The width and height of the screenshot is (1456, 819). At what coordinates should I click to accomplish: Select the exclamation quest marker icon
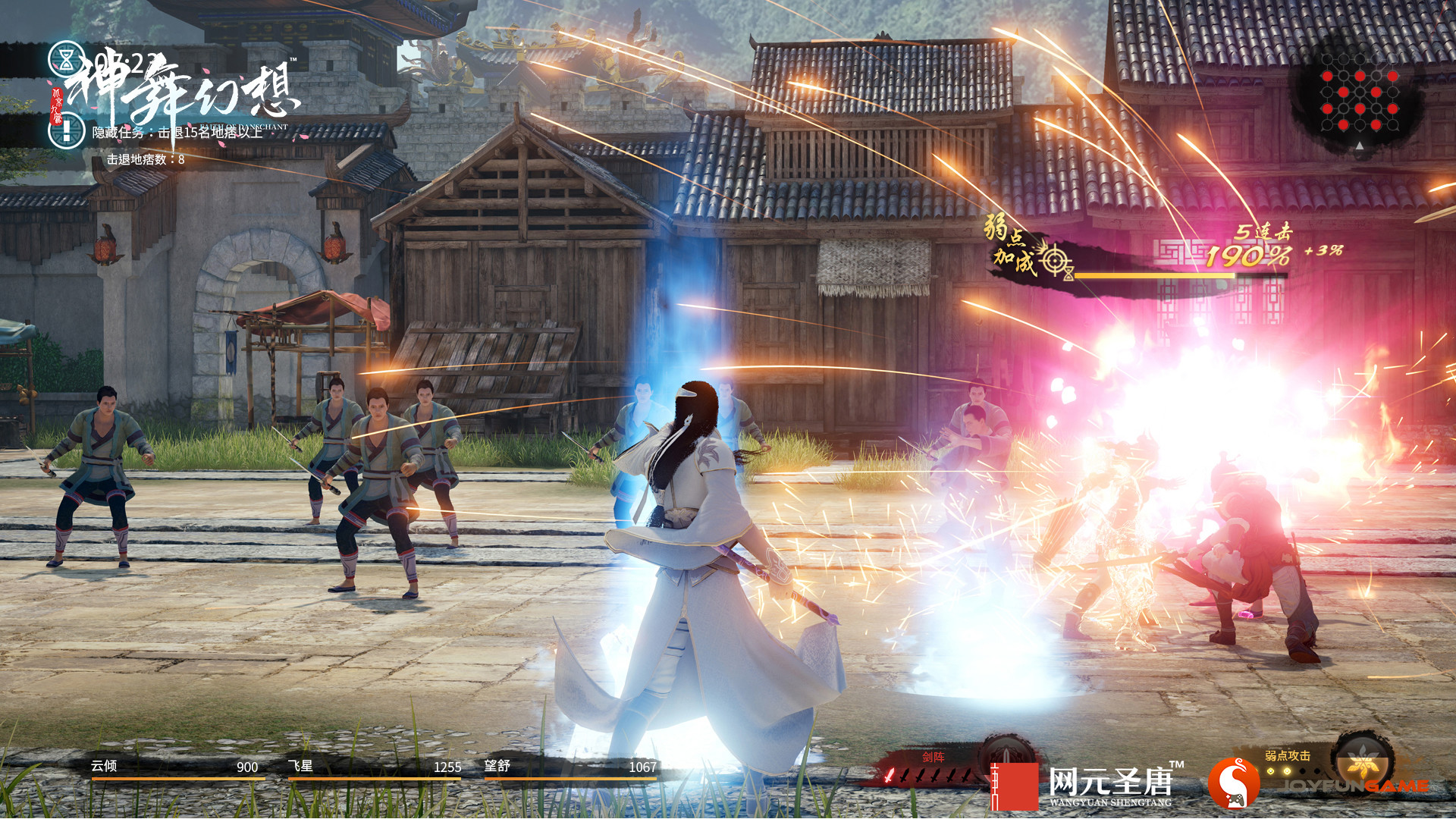point(67,130)
